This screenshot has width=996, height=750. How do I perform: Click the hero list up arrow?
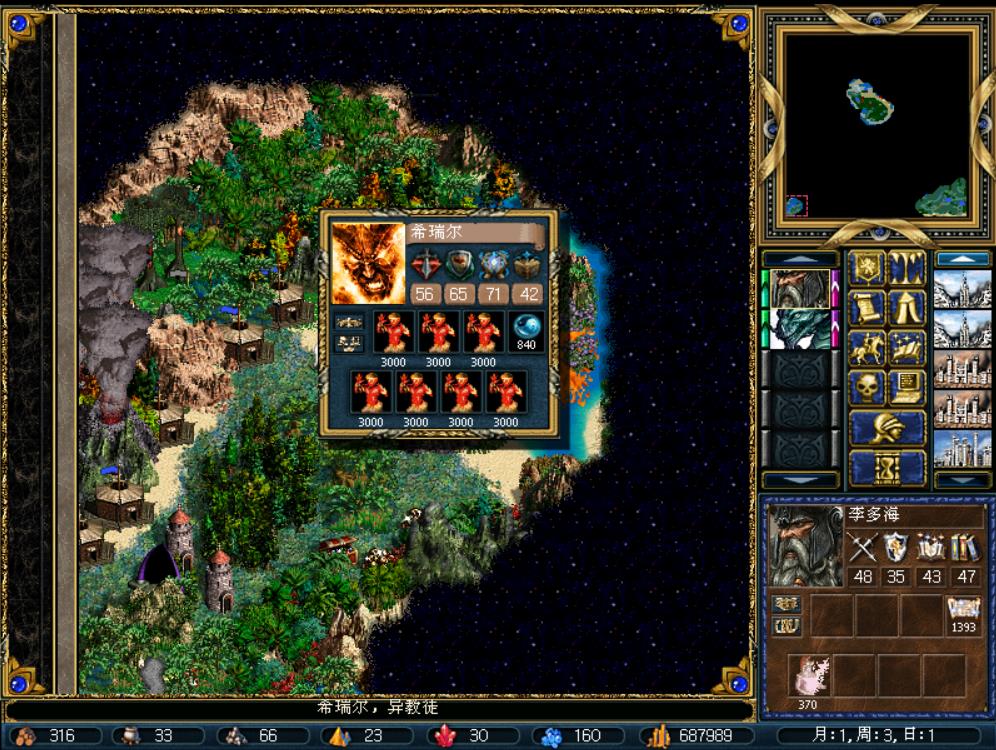pyautogui.click(x=800, y=259)
